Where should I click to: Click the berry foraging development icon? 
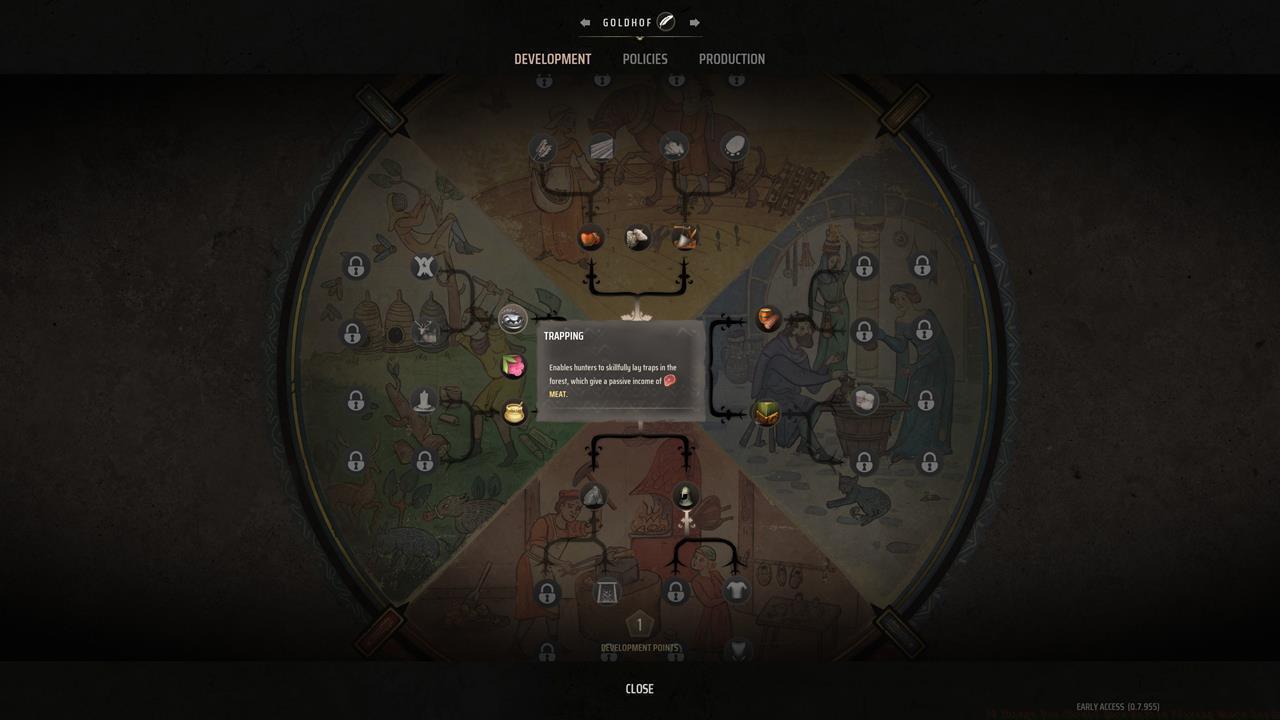[x=513, y=365]
